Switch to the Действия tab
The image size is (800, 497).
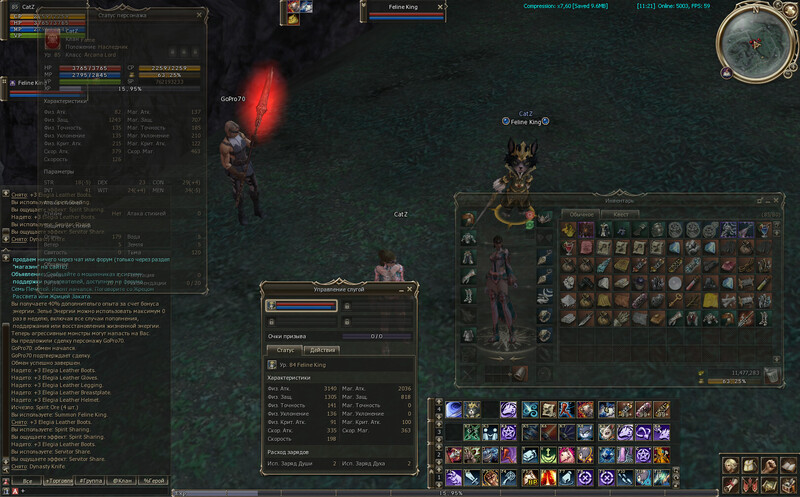click(323, 349)
